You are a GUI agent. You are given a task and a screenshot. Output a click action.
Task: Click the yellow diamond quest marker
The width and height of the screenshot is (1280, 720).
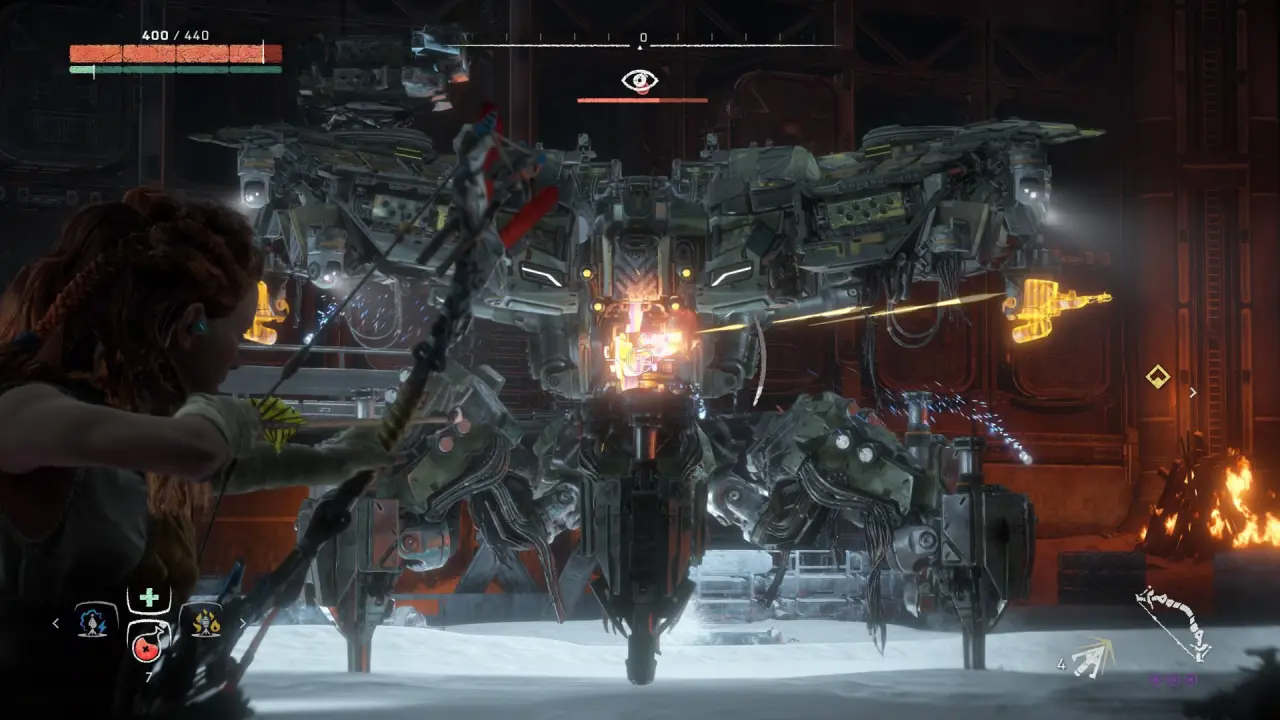[x=1158, y=377]
